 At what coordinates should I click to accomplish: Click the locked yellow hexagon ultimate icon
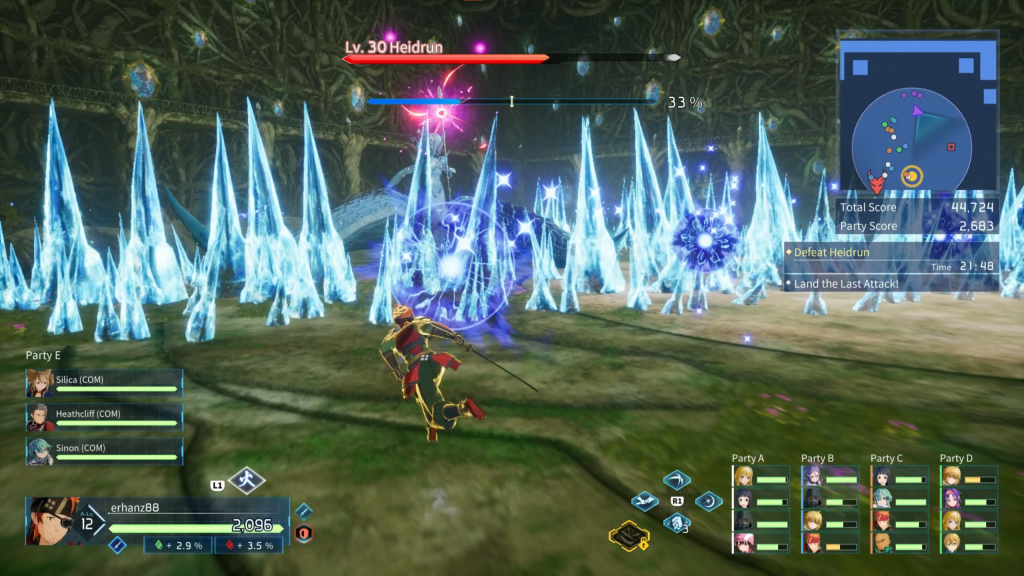(x=630, y=536)
